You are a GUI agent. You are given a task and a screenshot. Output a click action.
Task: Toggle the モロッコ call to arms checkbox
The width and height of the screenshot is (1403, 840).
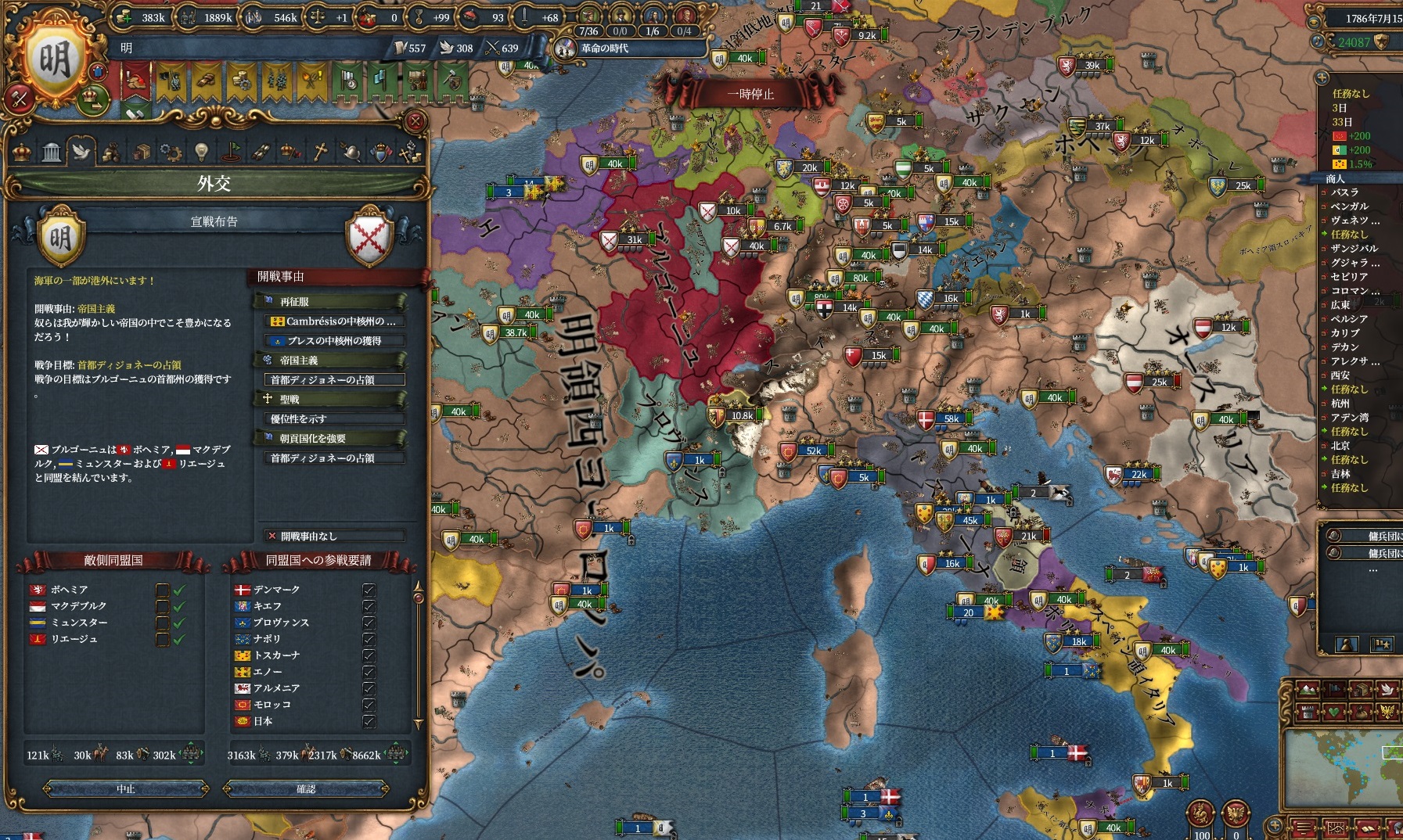pyautogui.click(x=369, y=705)
